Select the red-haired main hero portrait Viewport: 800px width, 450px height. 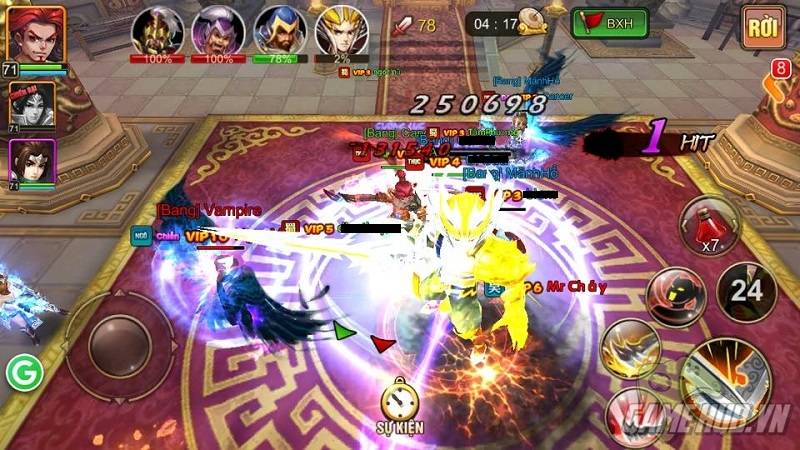click(x=35, y=34)
